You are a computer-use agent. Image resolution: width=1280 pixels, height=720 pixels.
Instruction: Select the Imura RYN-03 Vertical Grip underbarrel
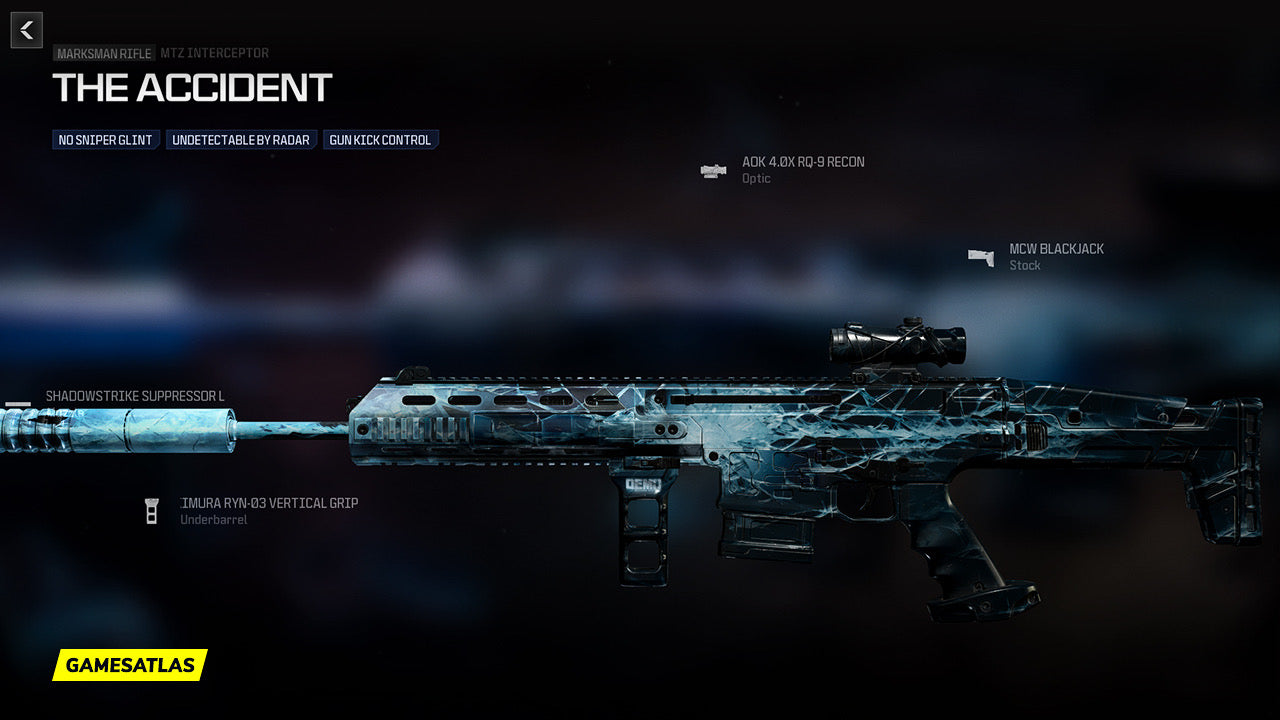tap(268, 503)
